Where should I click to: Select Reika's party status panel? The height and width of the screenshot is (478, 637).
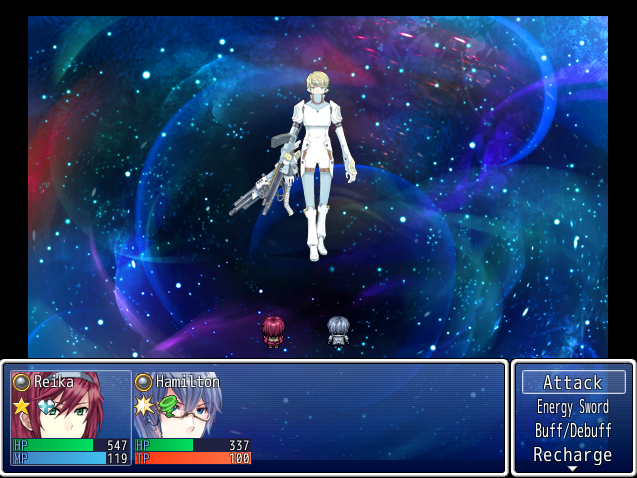pos(71,418)
